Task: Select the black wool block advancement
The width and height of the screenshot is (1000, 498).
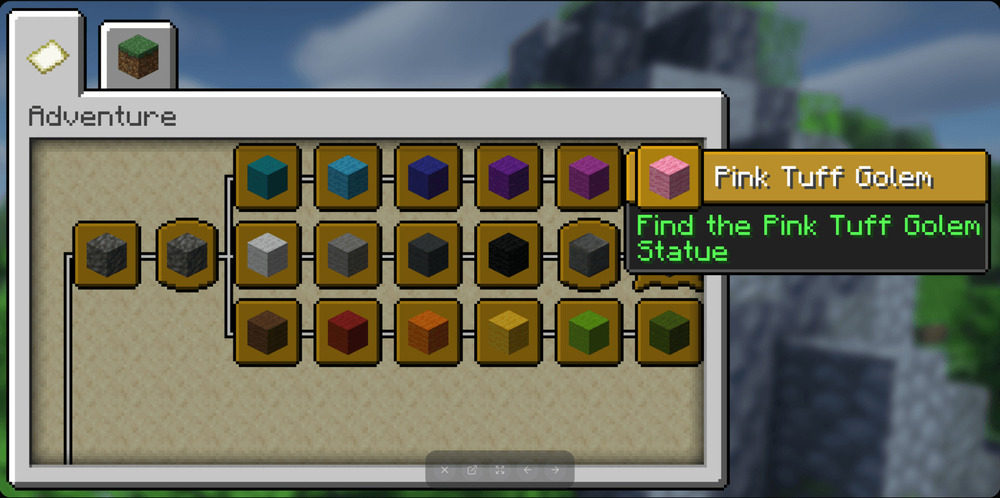Action: point(508,255)
